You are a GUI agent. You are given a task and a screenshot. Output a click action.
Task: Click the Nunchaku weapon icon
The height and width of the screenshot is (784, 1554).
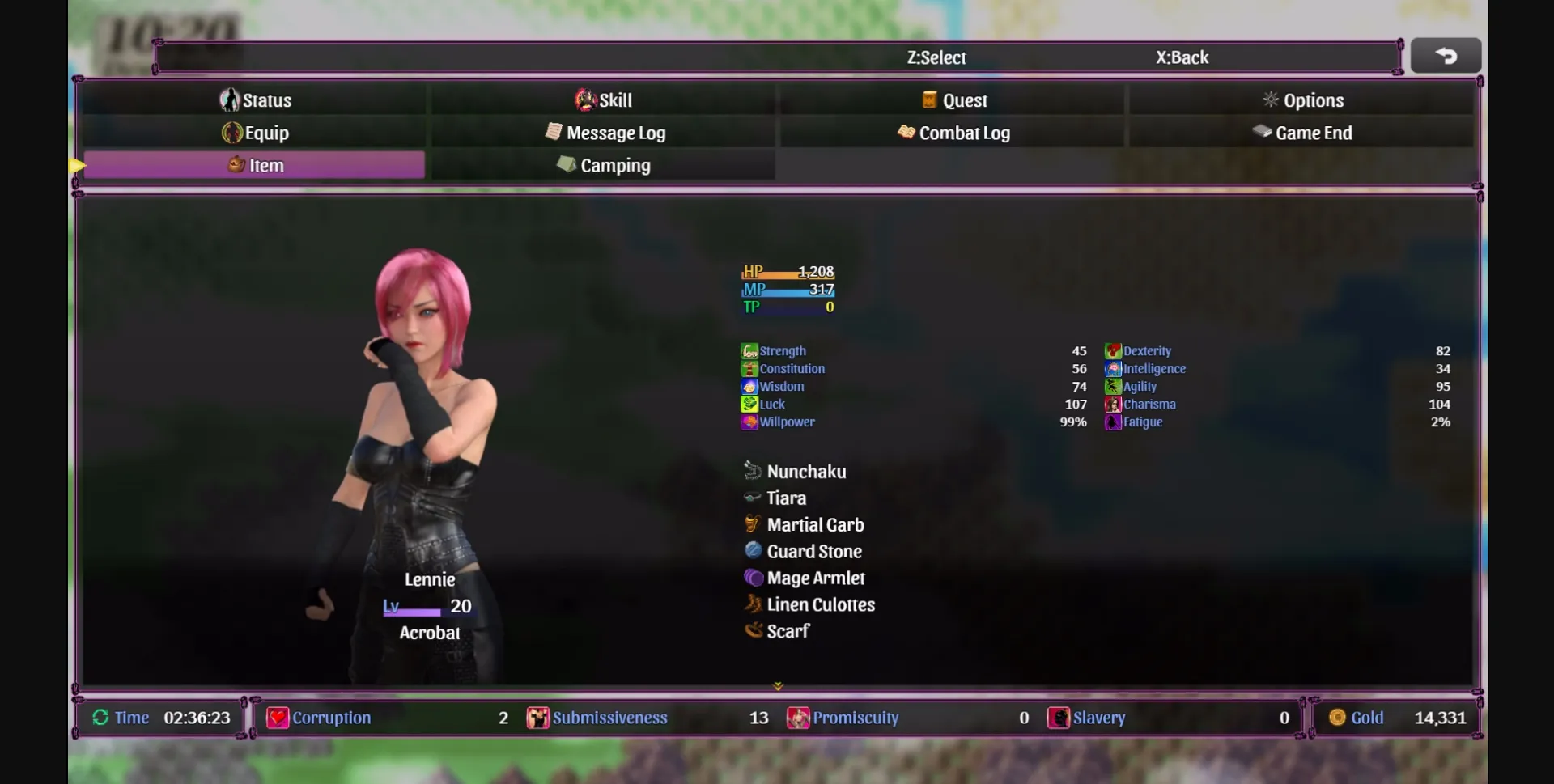click(x=753, y=471)
